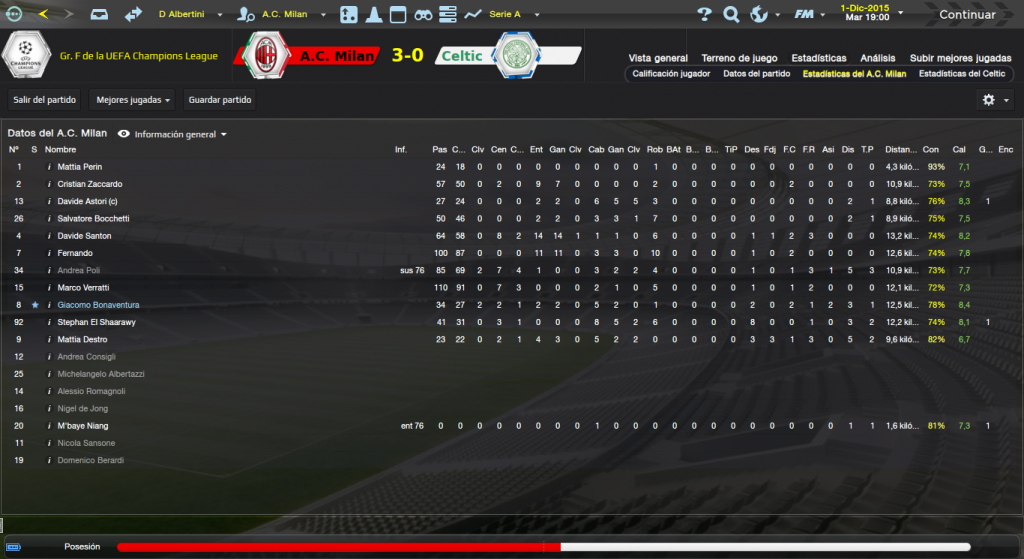Switch to the Vista general tab
Screen dimensions: 1024x559
pyautogui.click(x=658, y=58)
